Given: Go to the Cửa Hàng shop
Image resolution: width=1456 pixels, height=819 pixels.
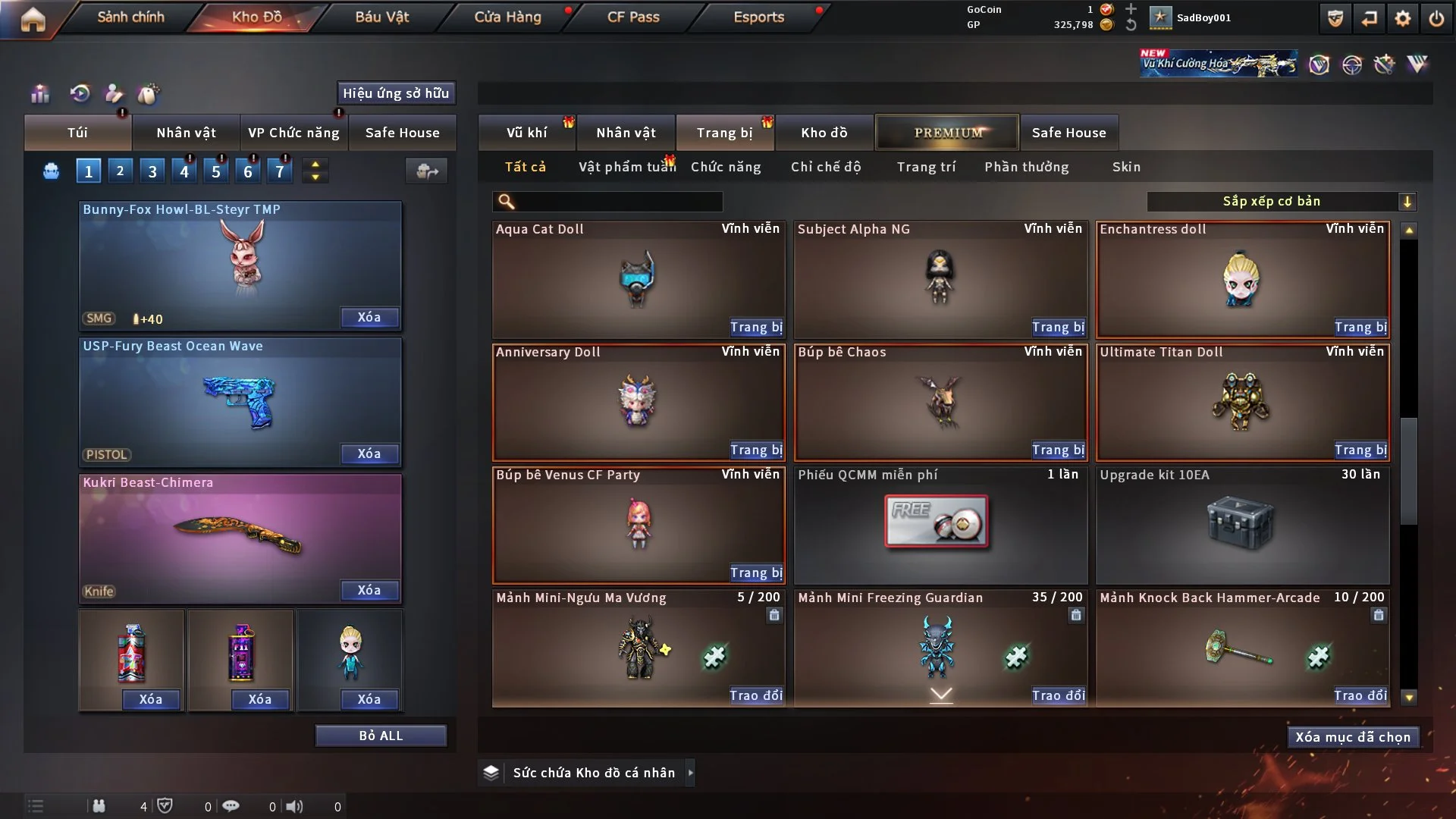Looking at the screenshot, I should point(507,17).
